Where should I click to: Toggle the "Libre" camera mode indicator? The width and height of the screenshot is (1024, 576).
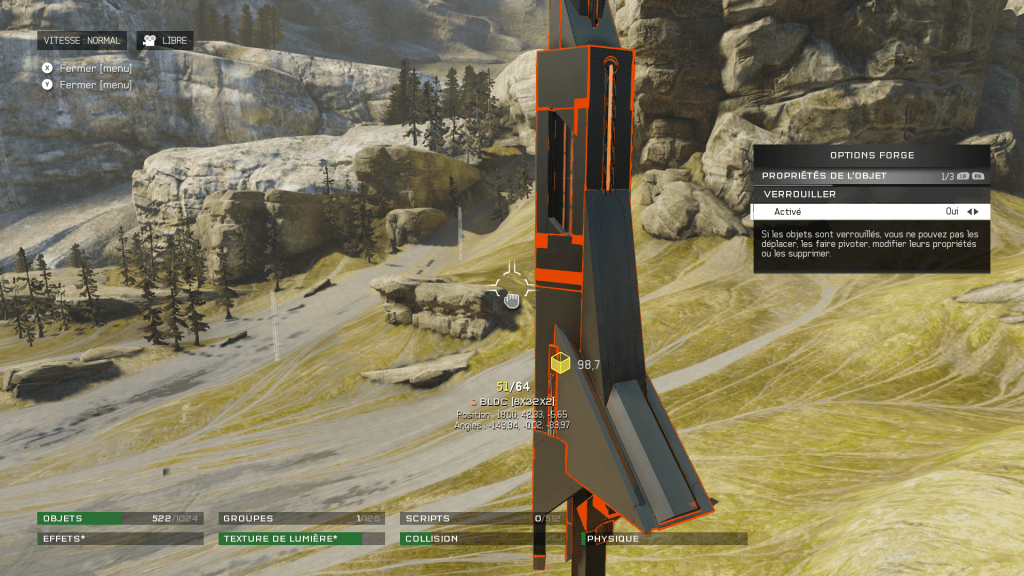tap(165, 41)
